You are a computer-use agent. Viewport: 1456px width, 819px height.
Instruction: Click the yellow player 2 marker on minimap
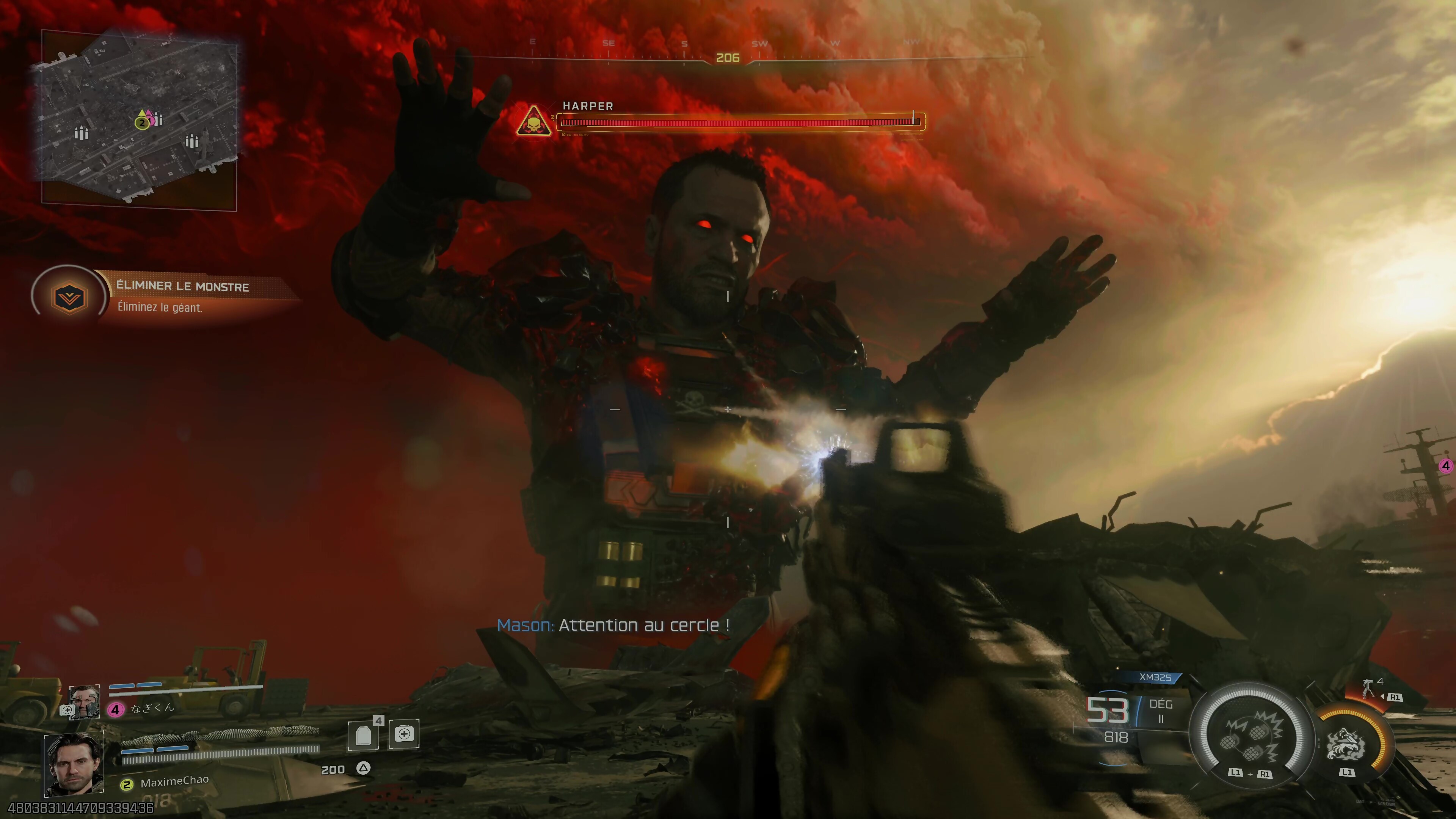coord(142,122)
